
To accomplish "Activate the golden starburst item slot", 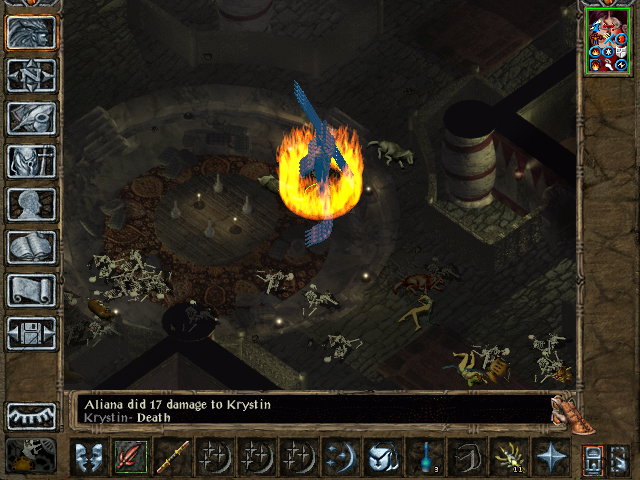I will click(x=508, y=457).
